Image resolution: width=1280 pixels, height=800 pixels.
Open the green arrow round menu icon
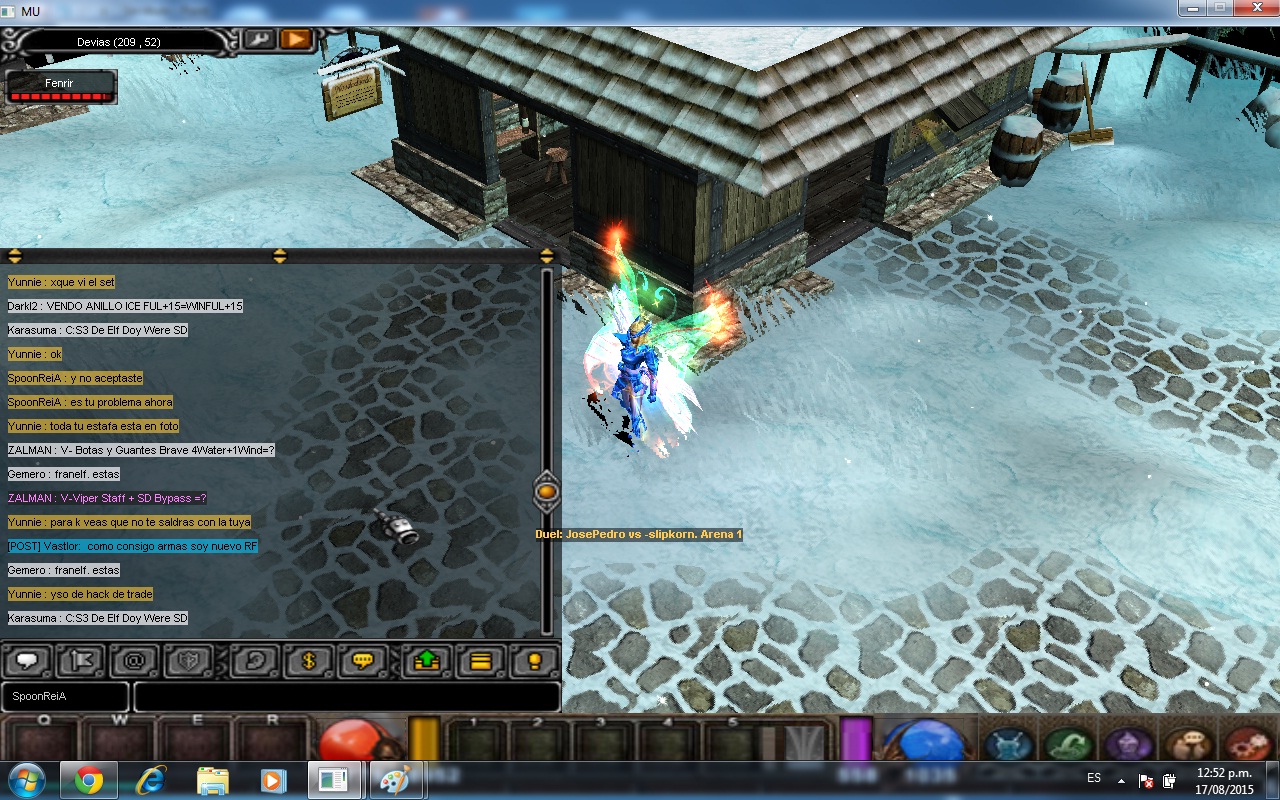click(1068, 745)
